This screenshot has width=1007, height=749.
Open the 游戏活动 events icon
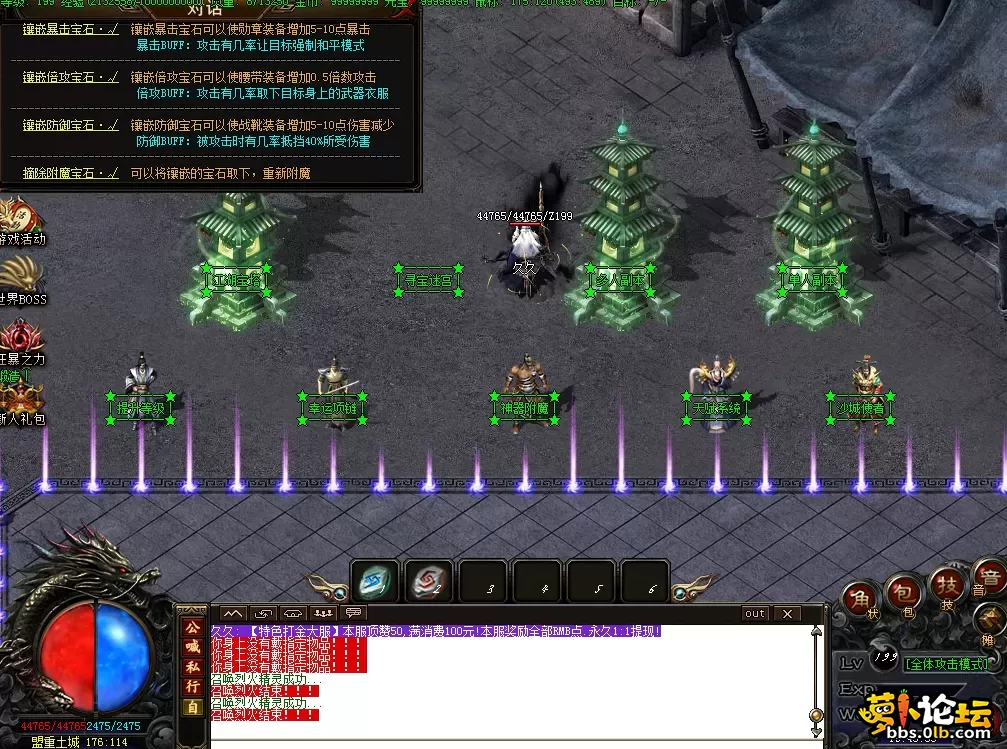click(x=18, y=220)
